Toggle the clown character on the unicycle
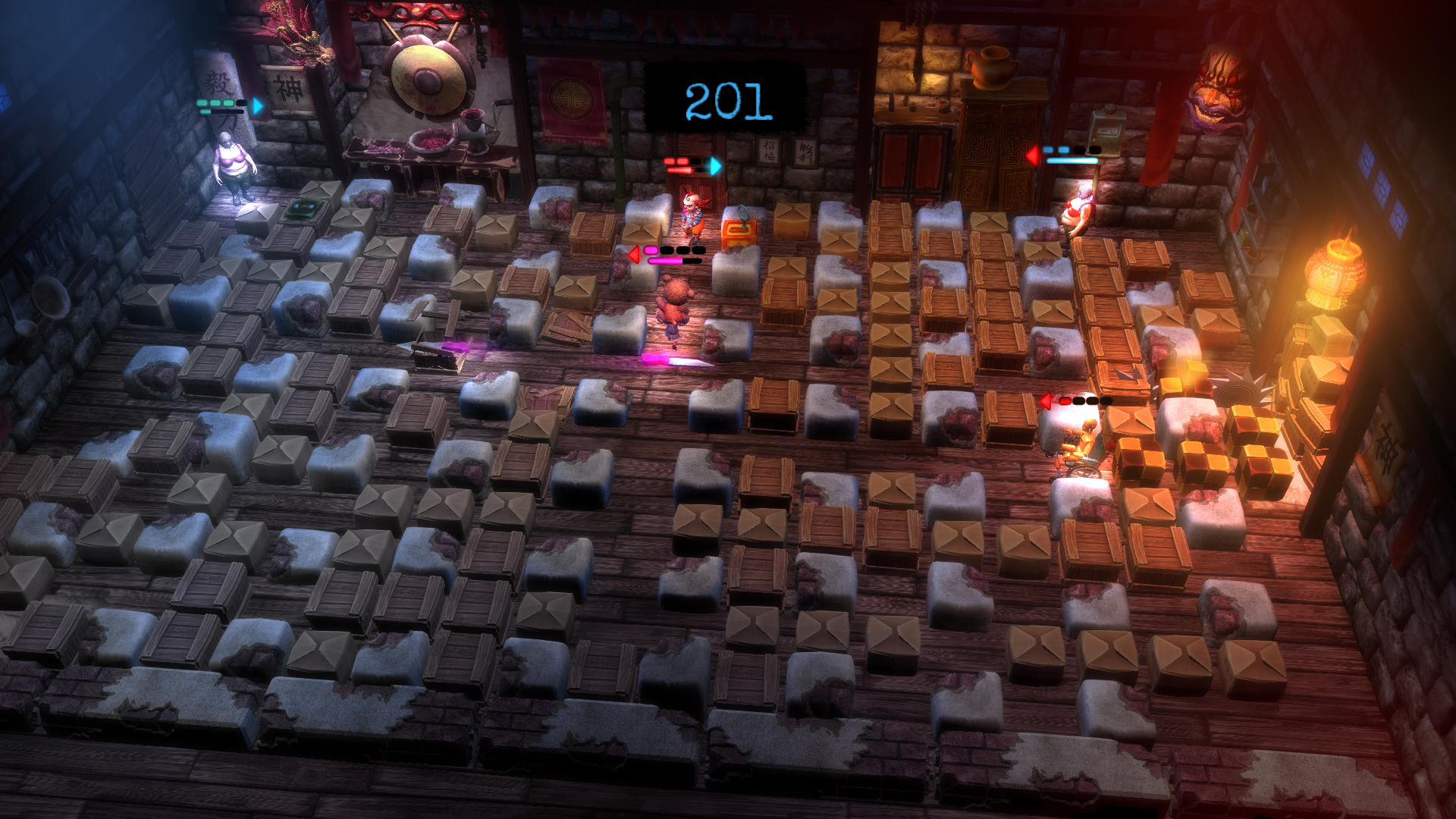 (x=695, y=220)
